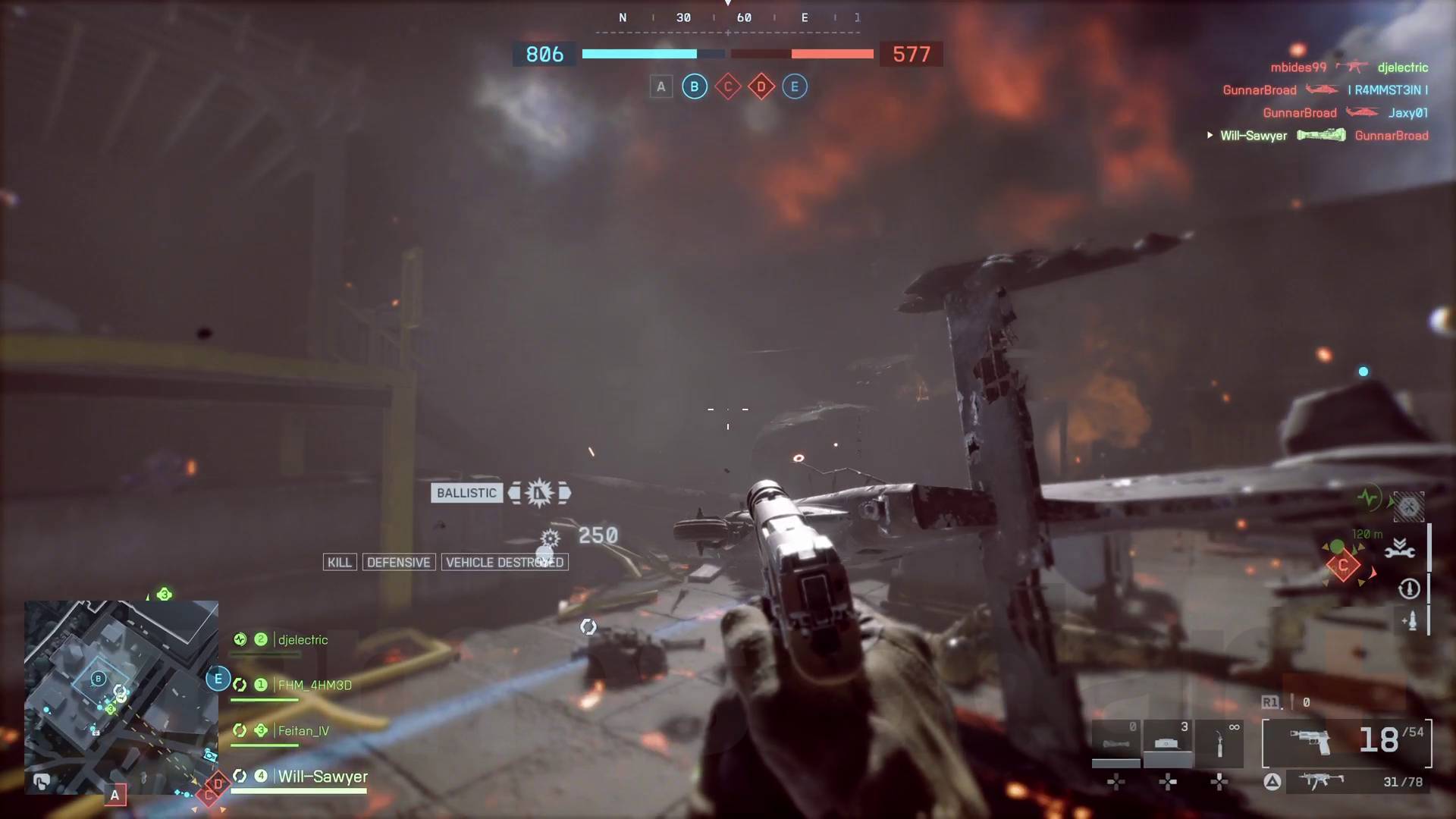This screenshot has width=1456, height=819.
Task: Click the KILL scoring badge
Action: [x=339, y=562]
